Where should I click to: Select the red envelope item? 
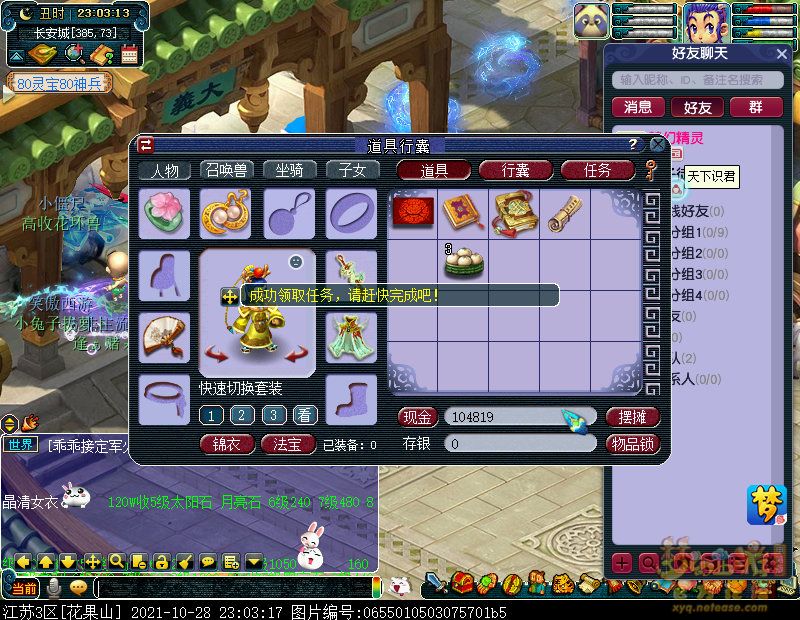click(x=411, y=212)
